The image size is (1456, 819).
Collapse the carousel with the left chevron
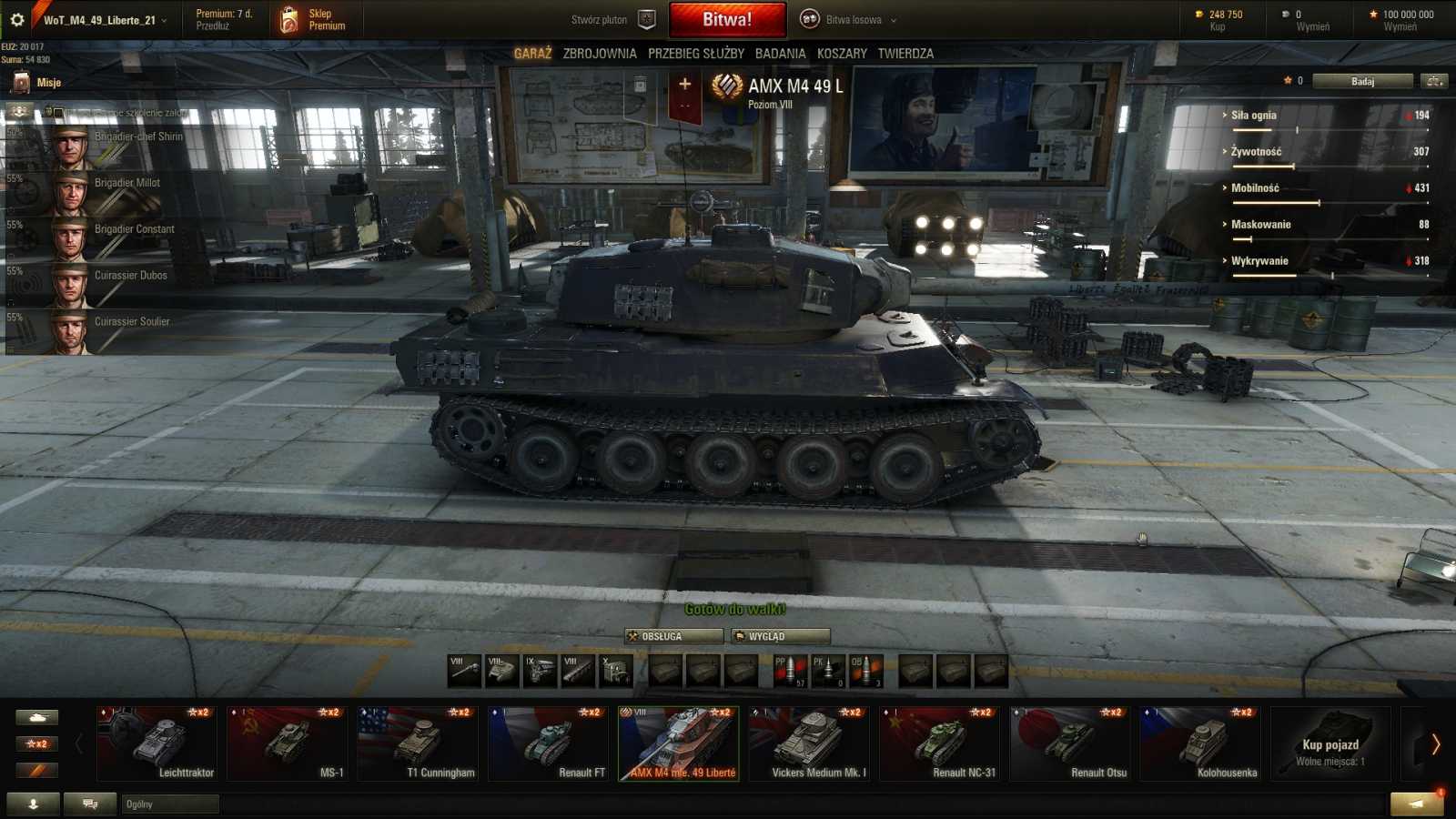(x=80, y=742)
